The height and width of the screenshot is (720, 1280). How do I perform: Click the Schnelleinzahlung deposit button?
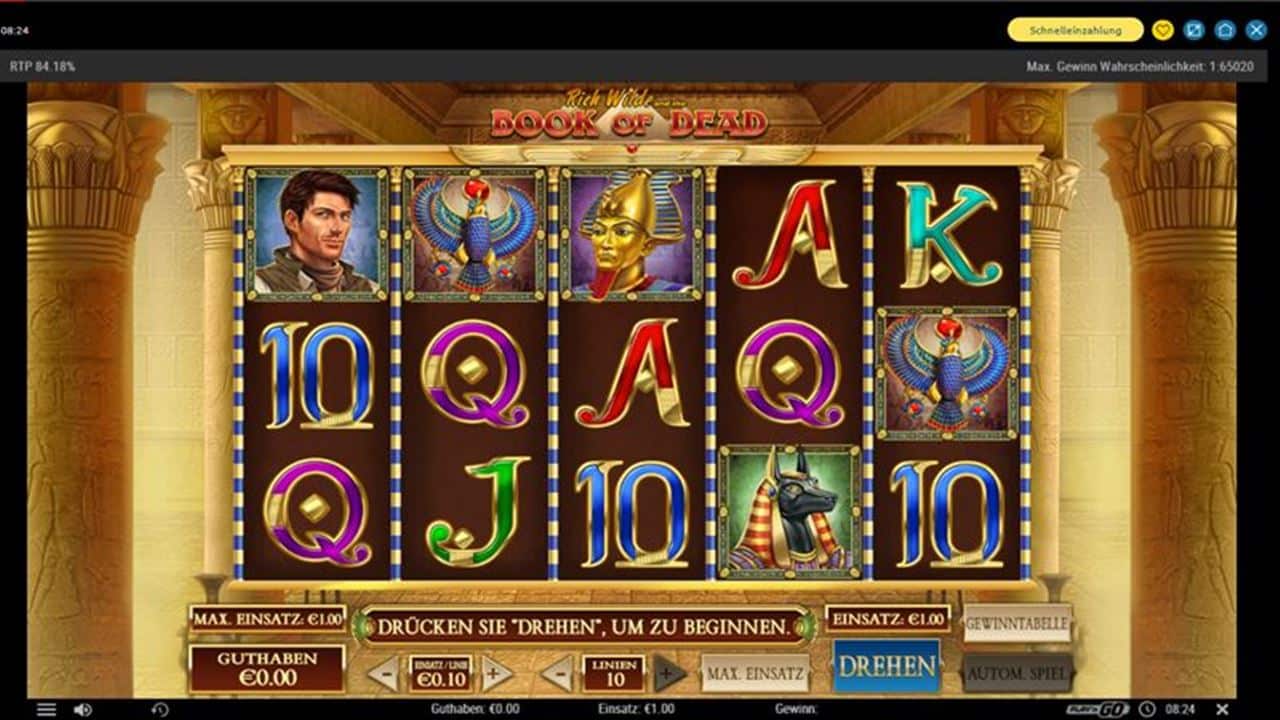coord(1075,30)
